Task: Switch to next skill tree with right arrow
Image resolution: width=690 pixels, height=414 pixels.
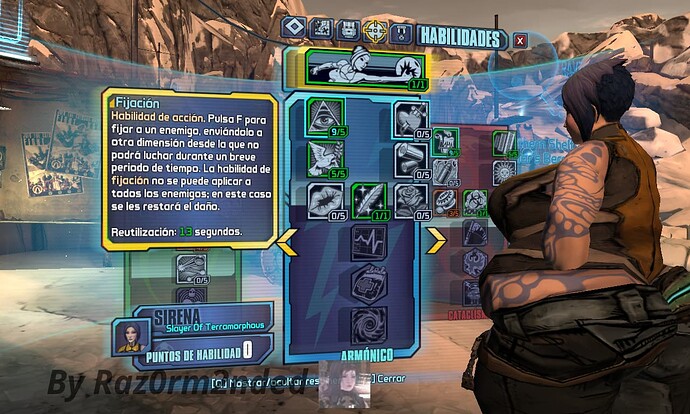Action: coord(437,240)
